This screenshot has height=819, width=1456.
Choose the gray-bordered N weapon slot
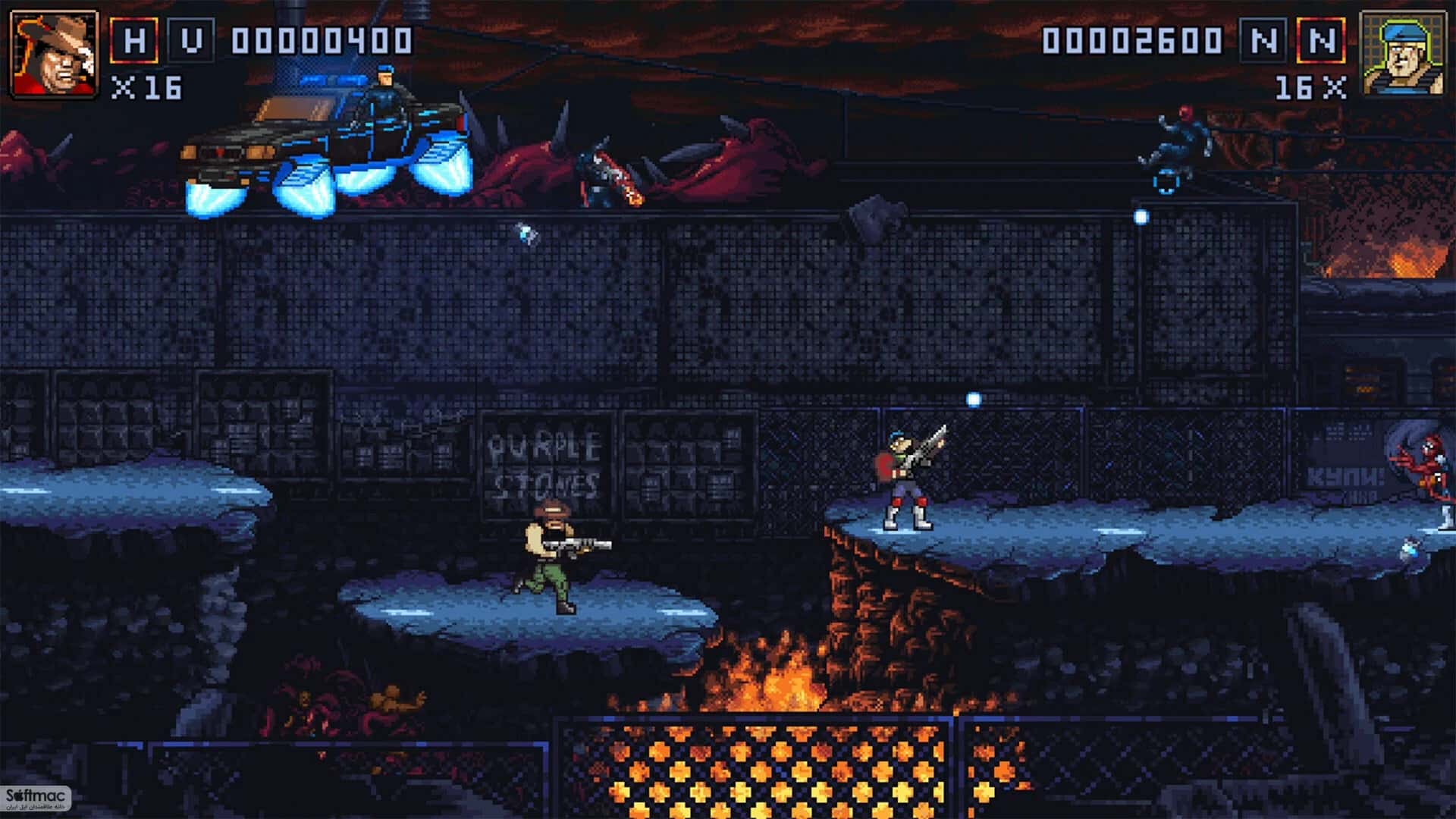(x=1263, y=40)
